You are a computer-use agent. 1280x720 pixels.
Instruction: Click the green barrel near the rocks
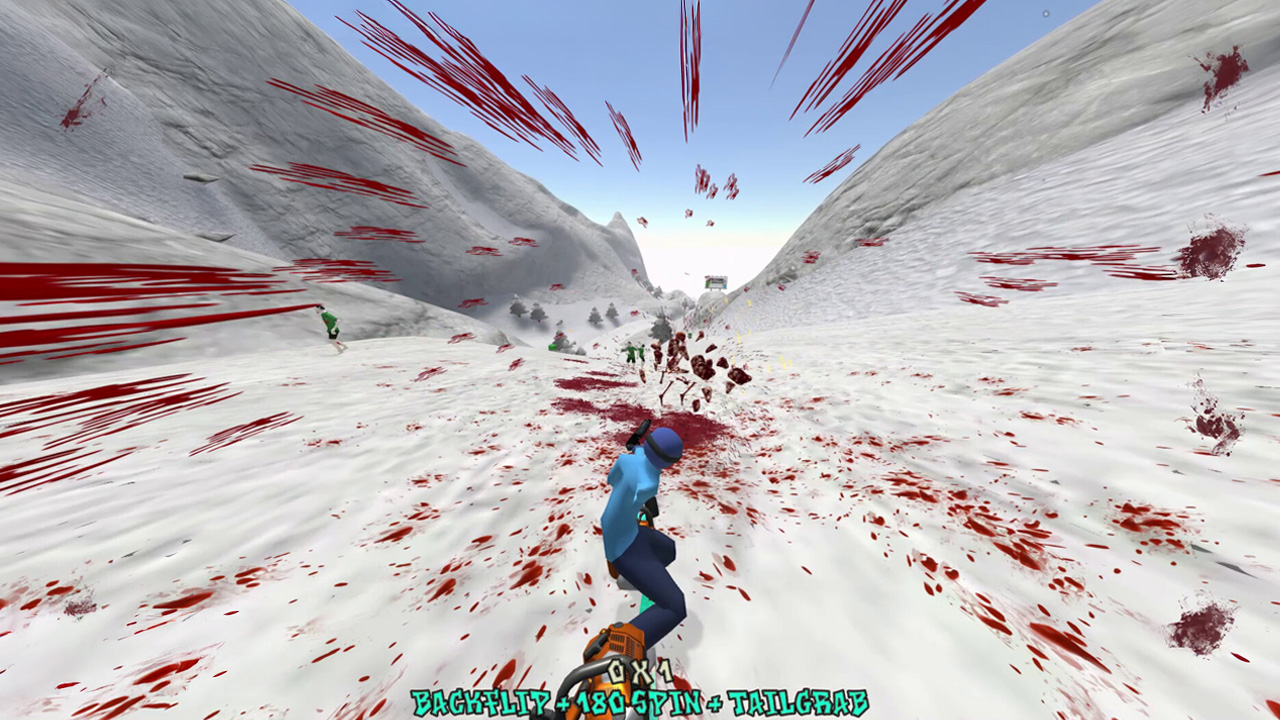(x=552, y=347)
